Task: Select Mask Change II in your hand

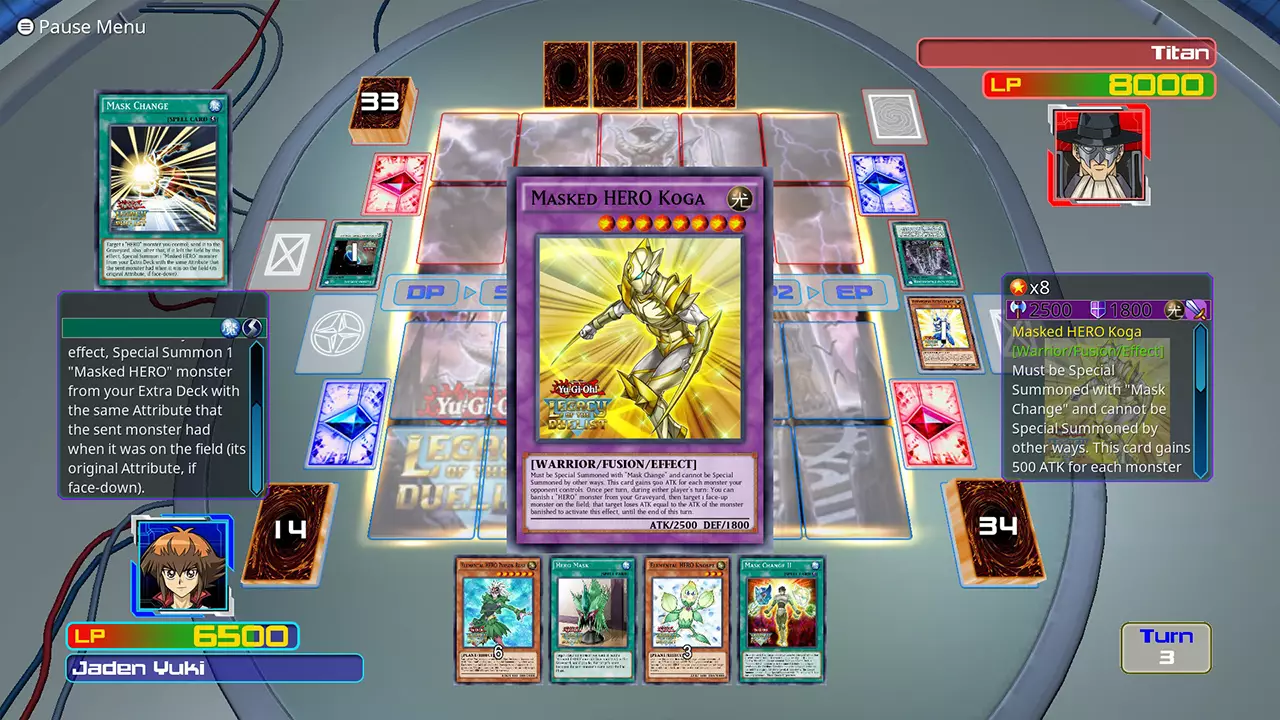Action: [x=781, y=620]
